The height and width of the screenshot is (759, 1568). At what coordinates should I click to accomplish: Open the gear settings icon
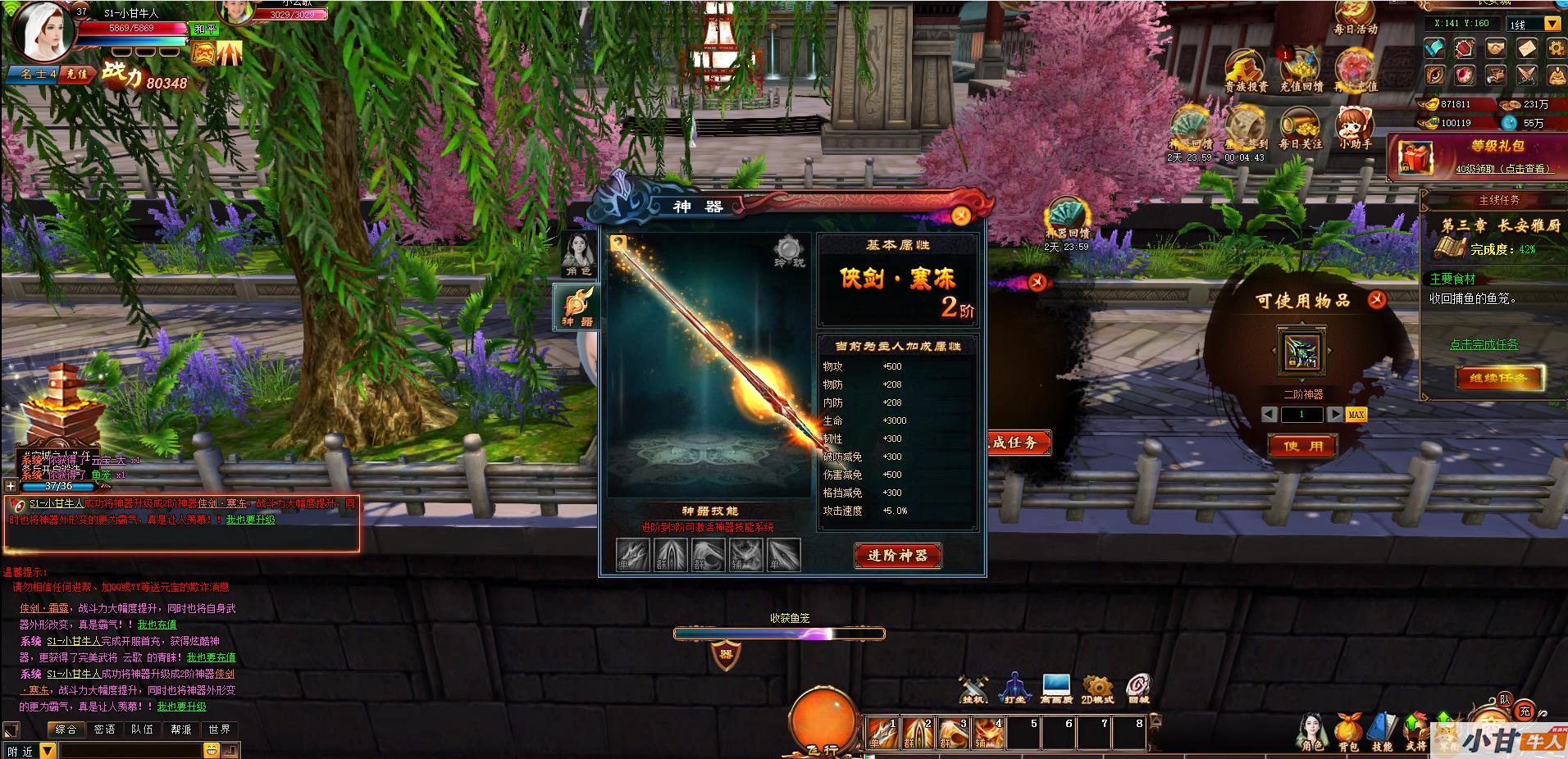[1556, 48]
